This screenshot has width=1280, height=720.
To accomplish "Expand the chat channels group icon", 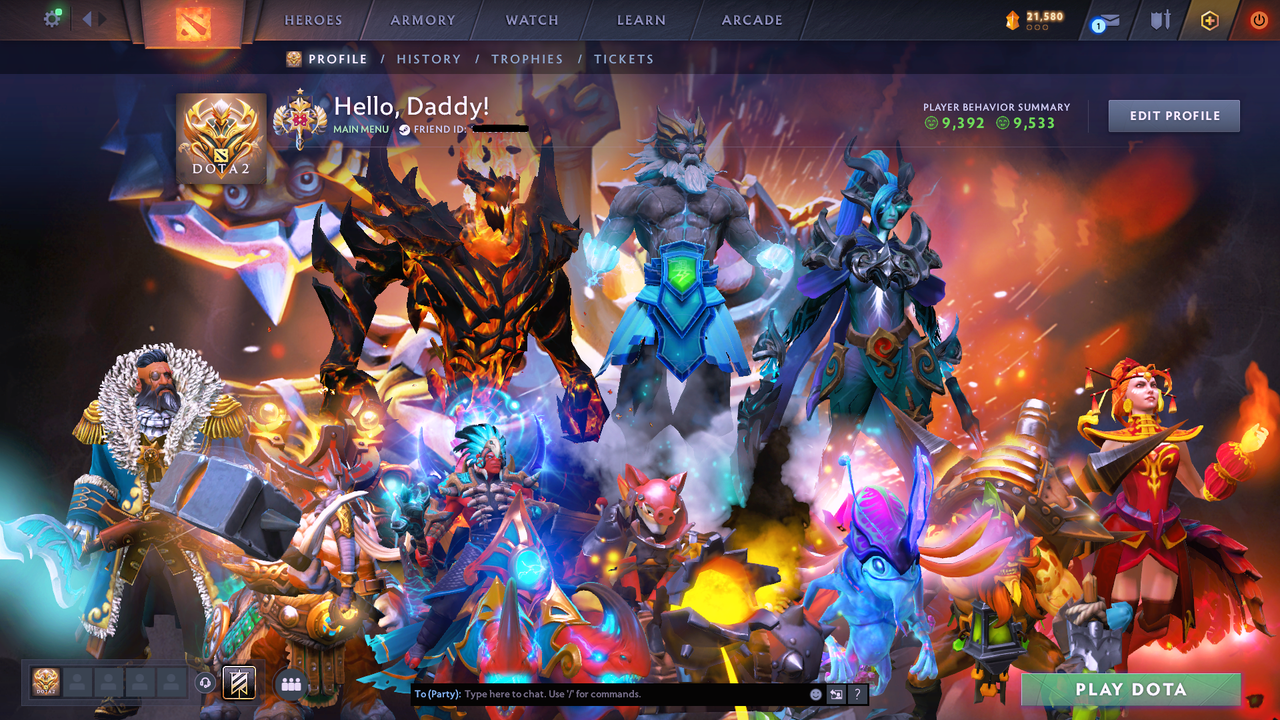I will click(289, 682).
